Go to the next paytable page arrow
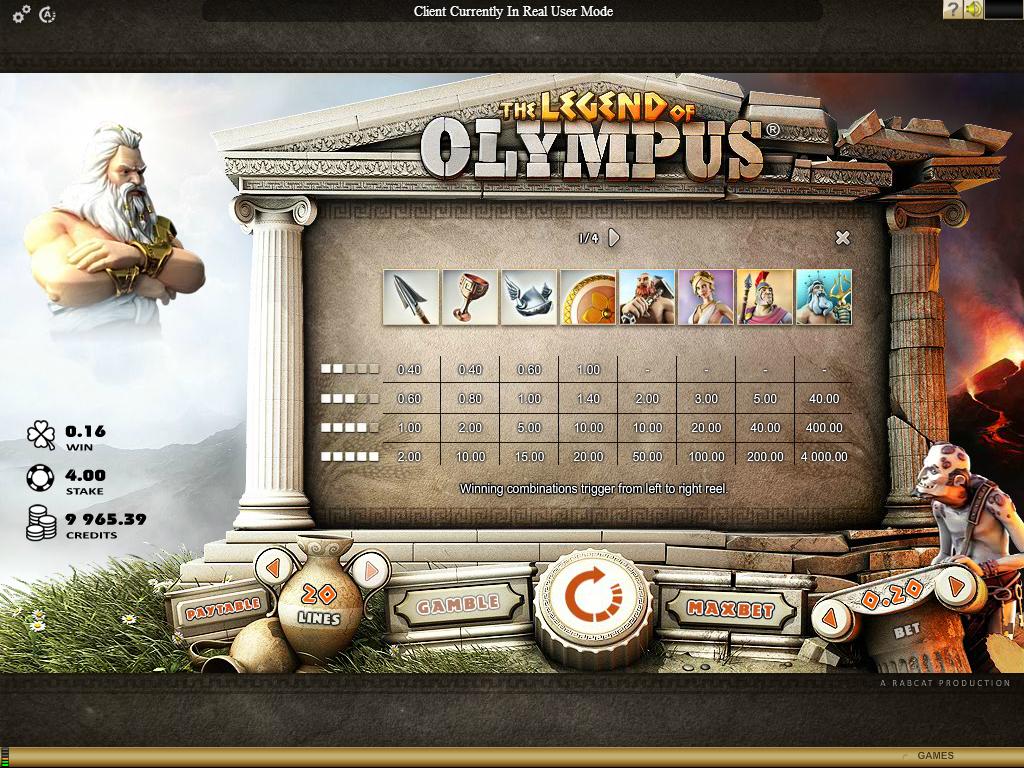Image resolution: width=1024 pixels, height=768 pixels. [x=614, y=238]
